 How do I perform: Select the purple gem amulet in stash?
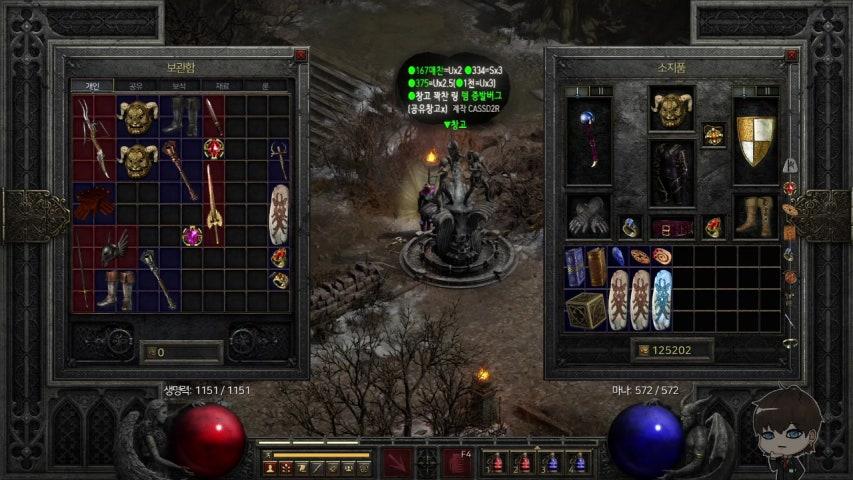pos(191,236)
